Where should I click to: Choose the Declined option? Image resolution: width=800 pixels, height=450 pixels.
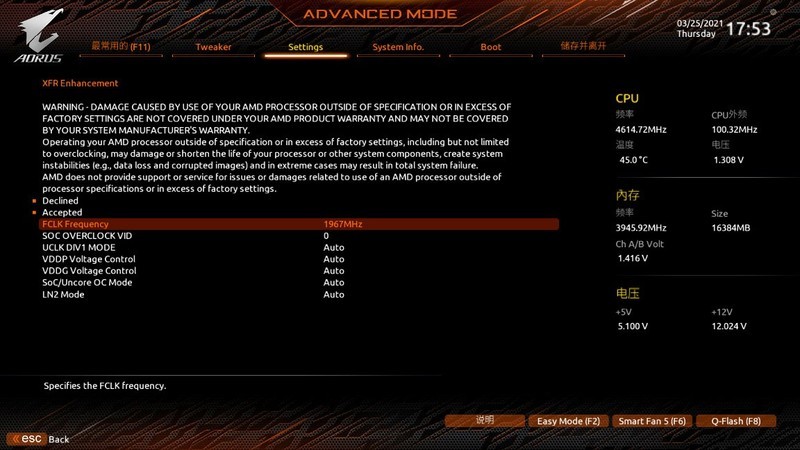(x=60, y=201)
